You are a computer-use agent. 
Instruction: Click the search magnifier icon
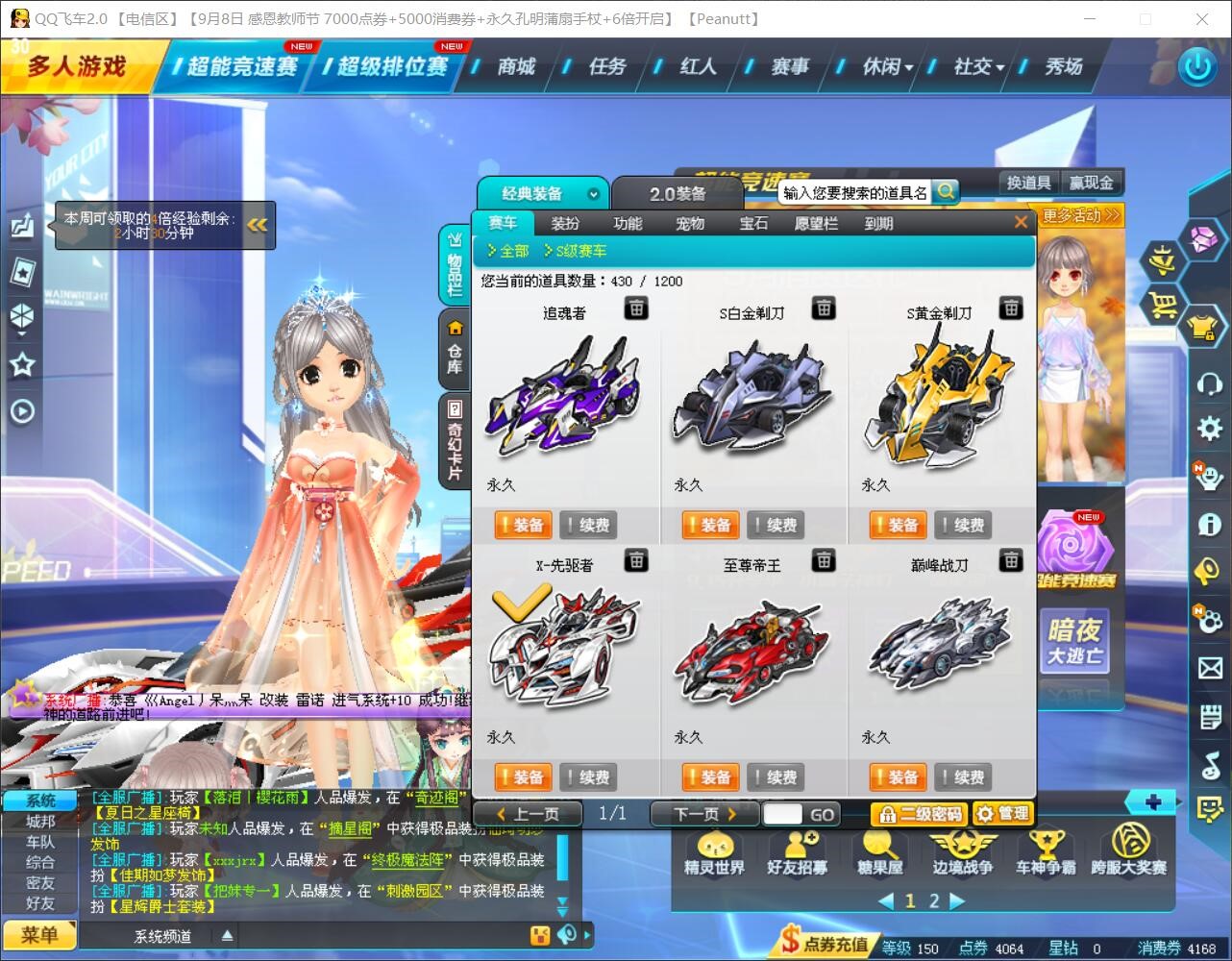tap(946, 191)
